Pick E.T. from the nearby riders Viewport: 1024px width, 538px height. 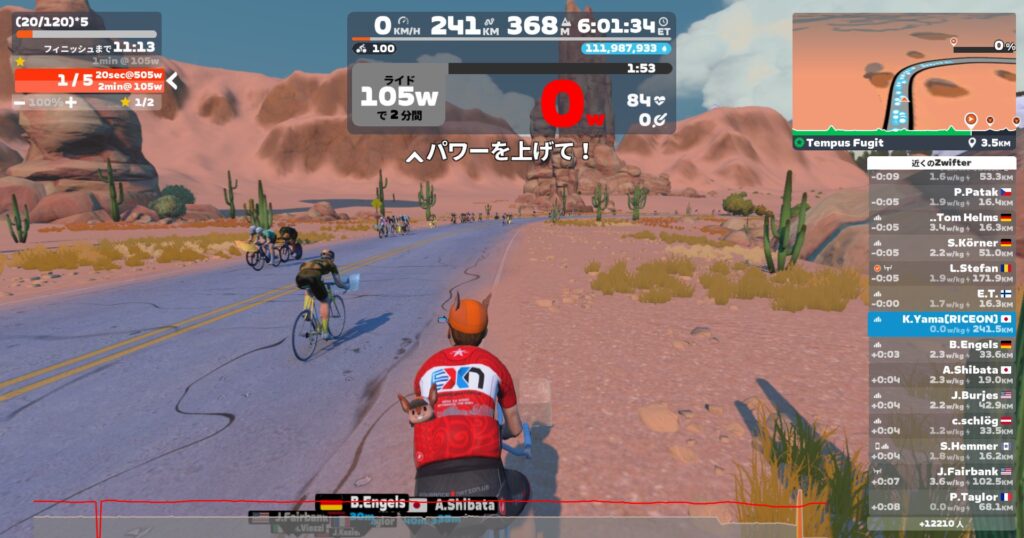coord(941,298)
